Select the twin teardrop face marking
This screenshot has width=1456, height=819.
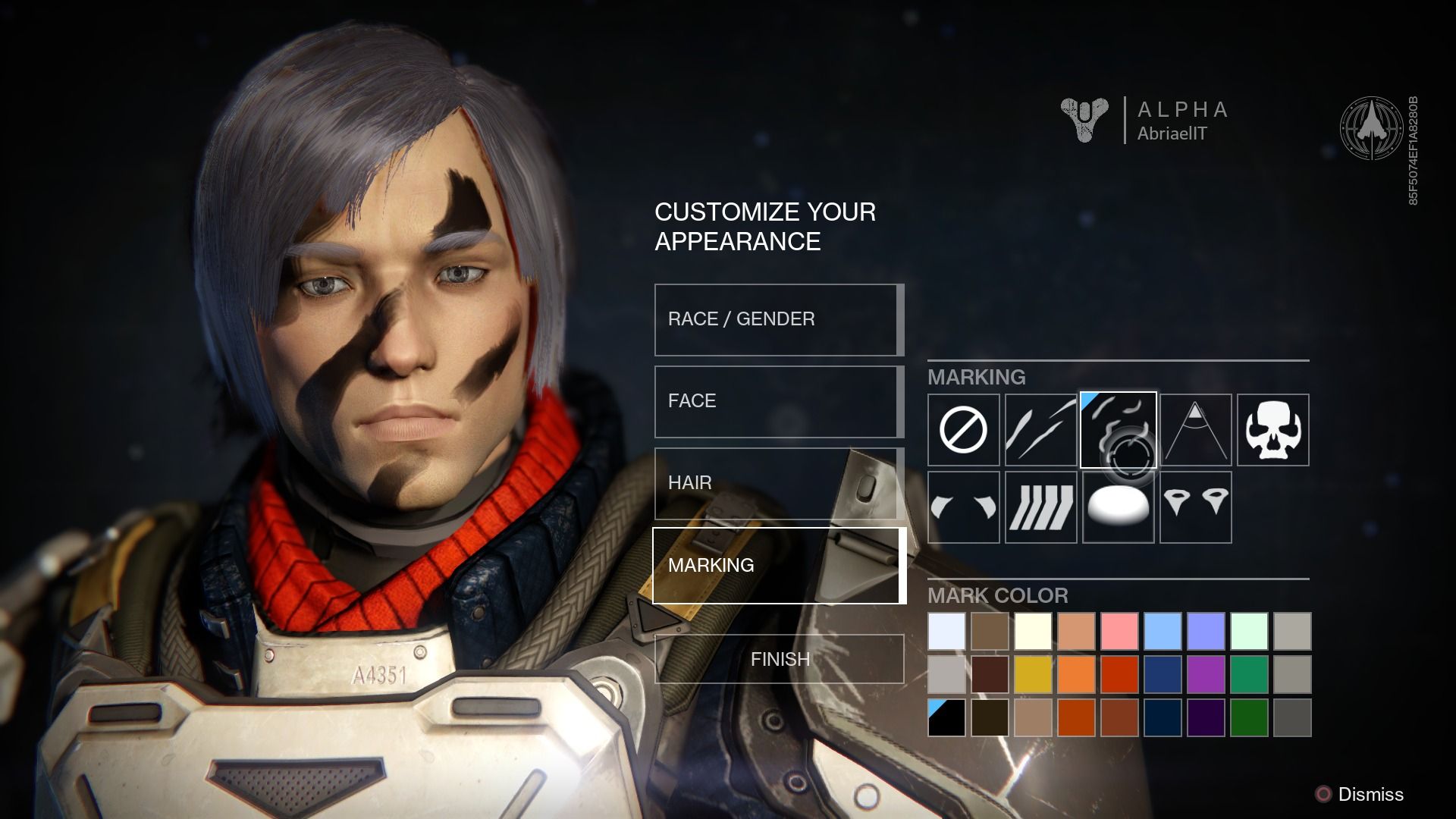coord(1195,506)
